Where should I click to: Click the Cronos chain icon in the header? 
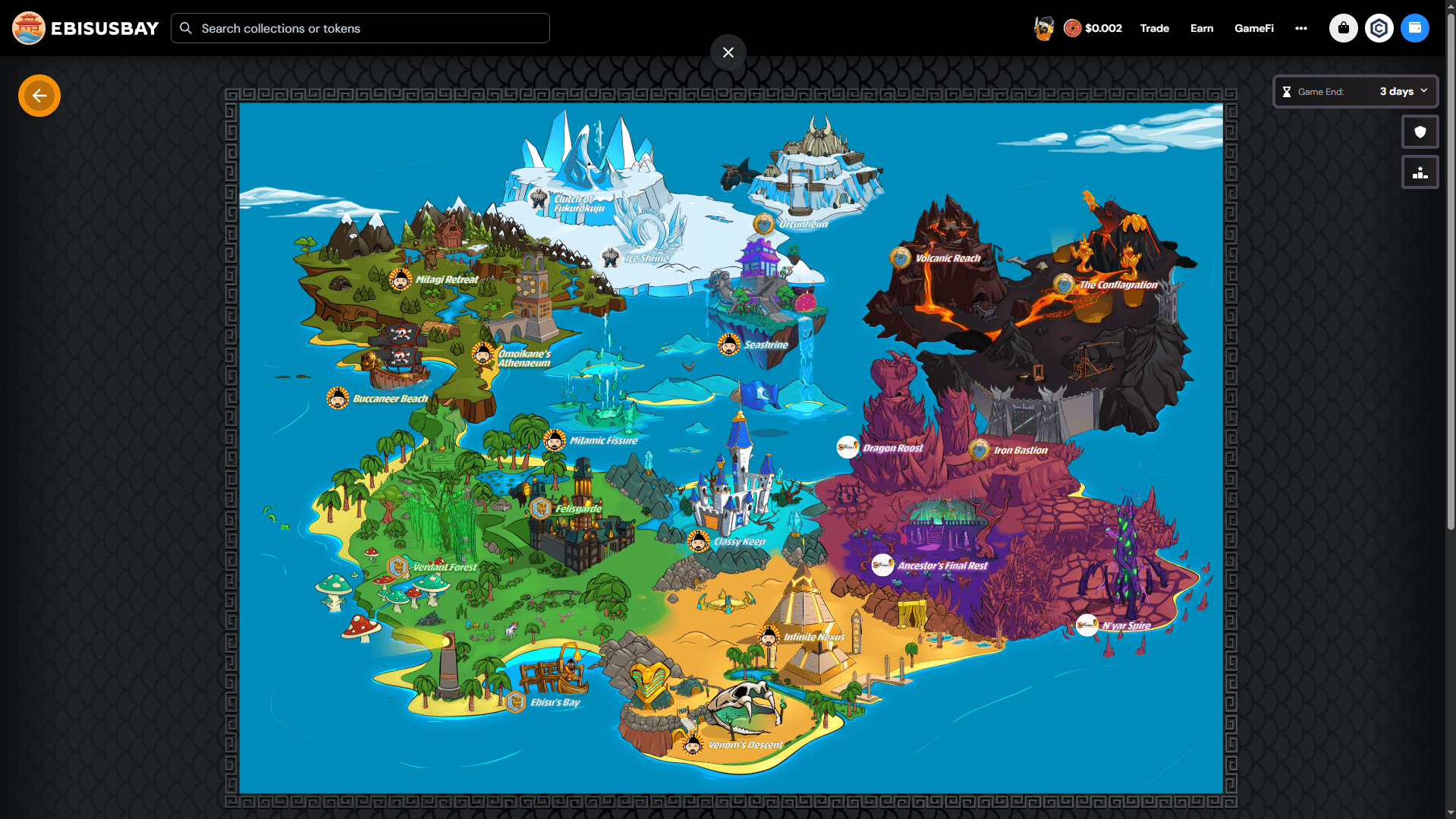point(1379,28)
